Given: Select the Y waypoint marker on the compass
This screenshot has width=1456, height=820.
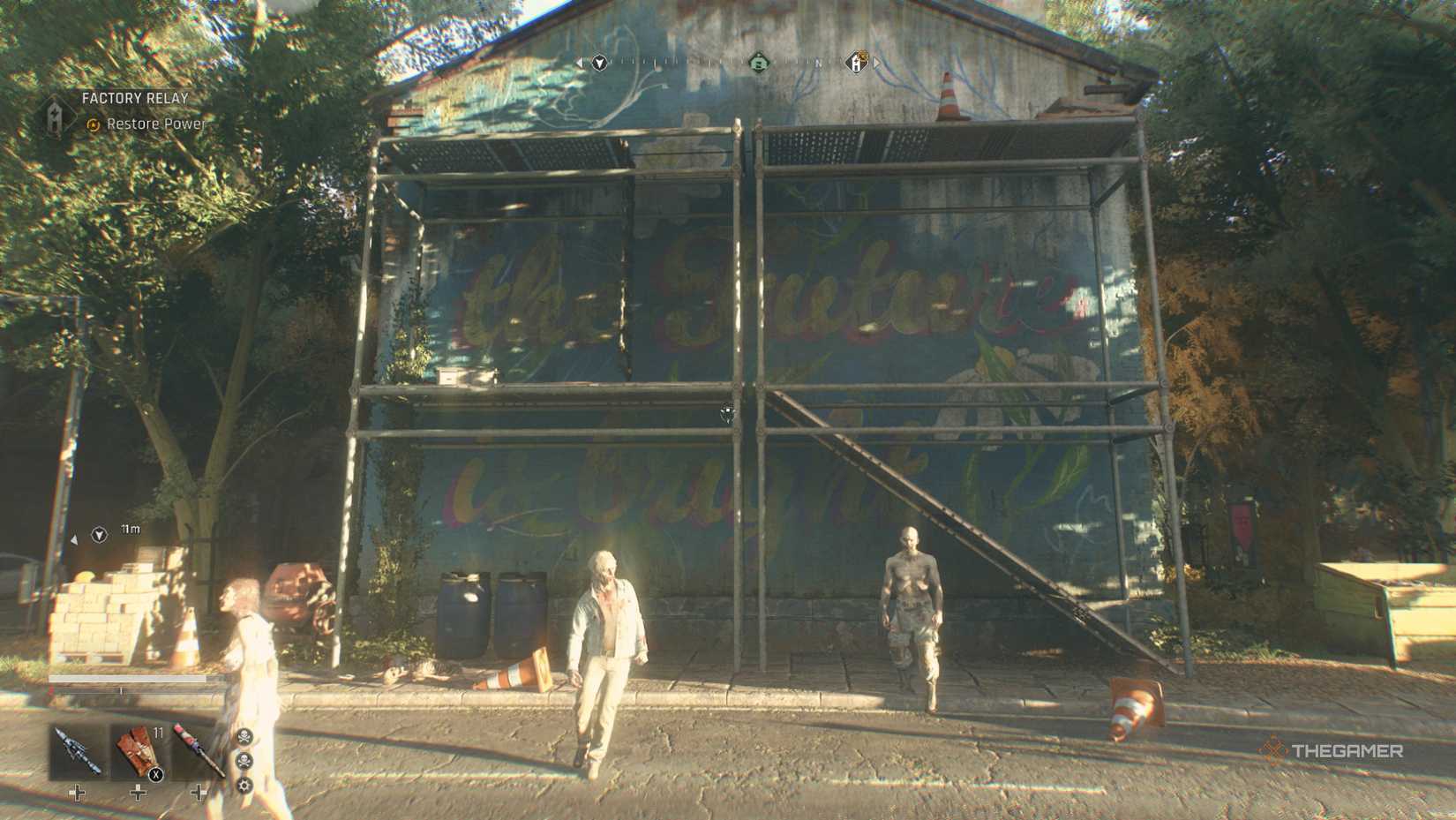Looking at the screenshot, I should (x=602, y=63).
